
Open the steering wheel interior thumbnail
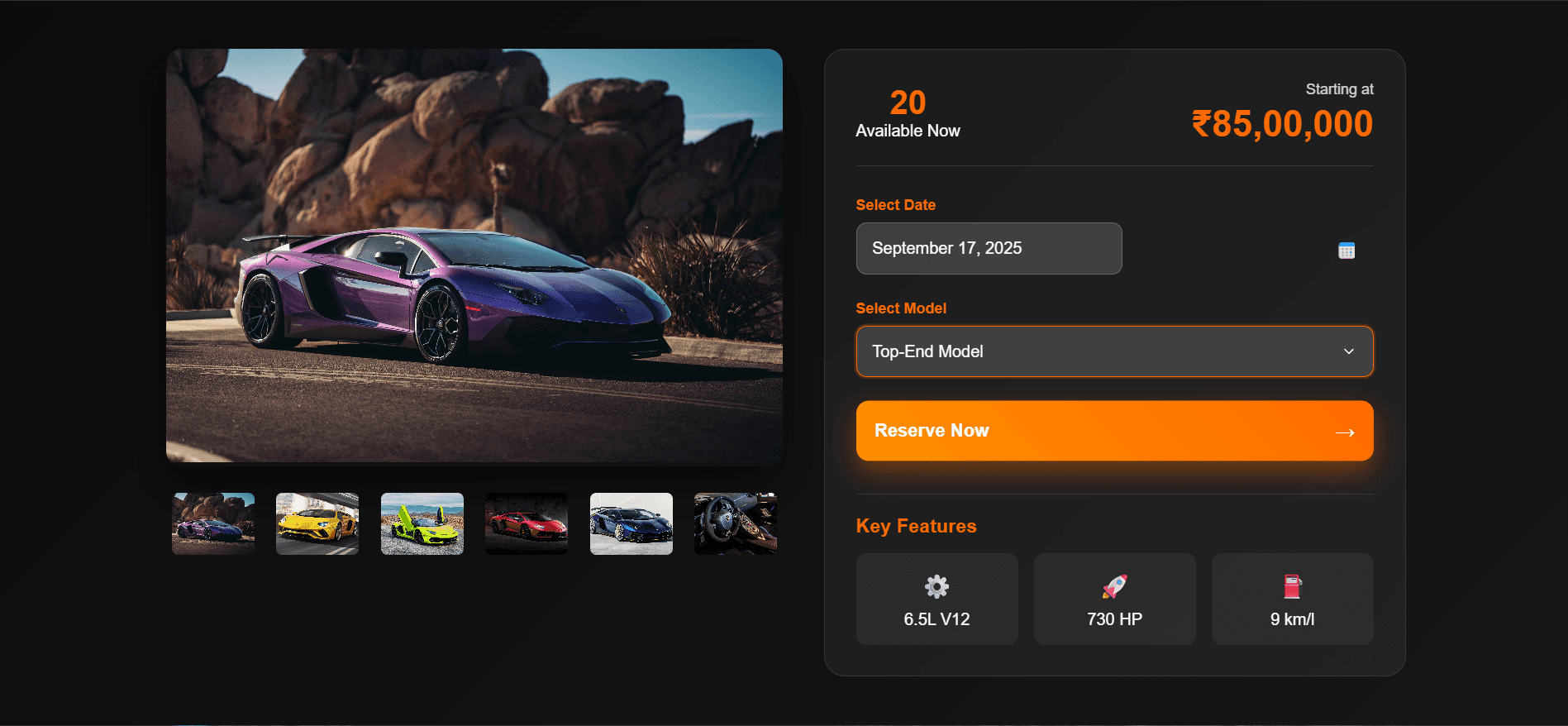click(x=735, y=523)
